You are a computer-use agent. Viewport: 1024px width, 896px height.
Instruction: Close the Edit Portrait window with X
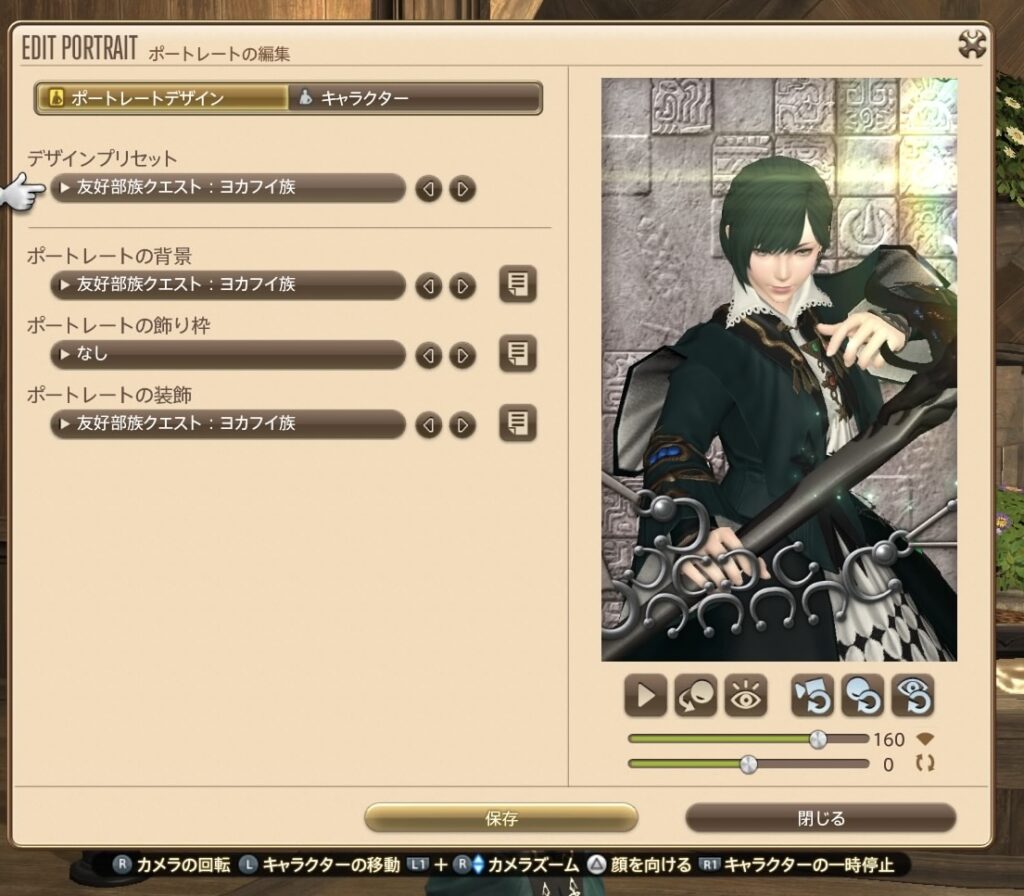[x=972, y=44]
